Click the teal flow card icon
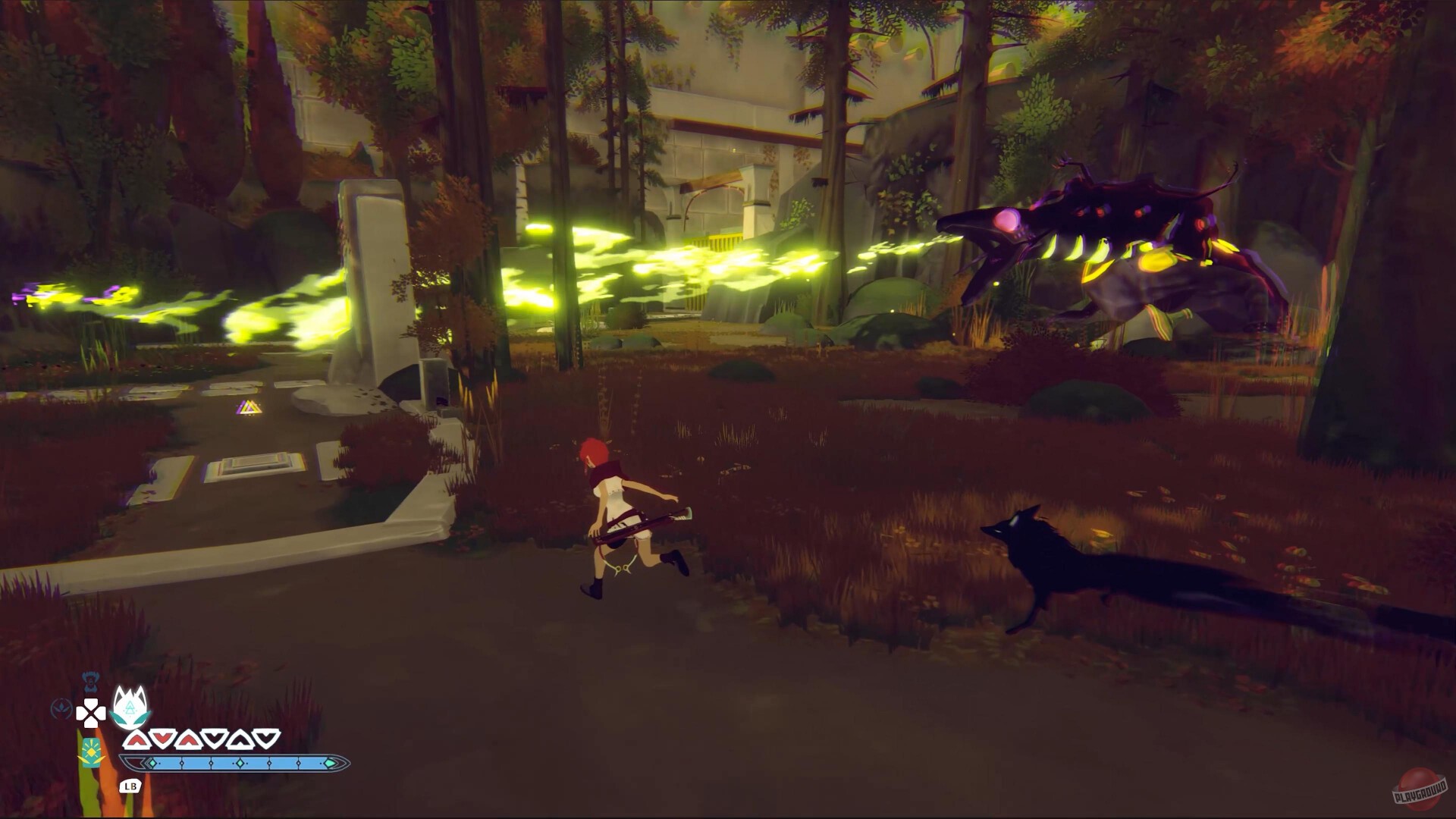This screenshot has width=1456, height=819. (90, 754)
